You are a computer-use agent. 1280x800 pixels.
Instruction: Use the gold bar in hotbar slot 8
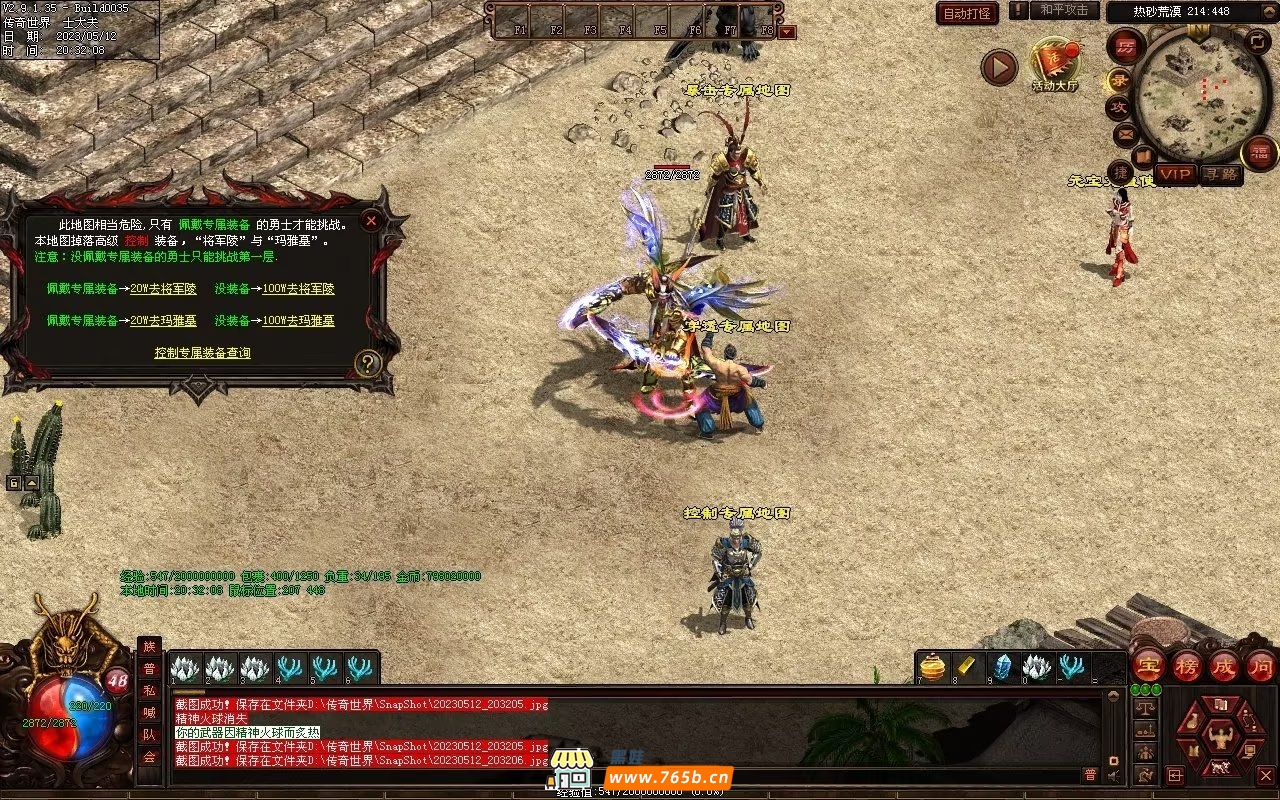point(968,667)
